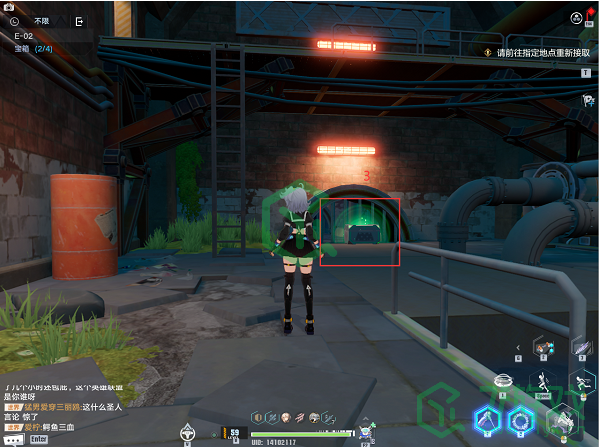Click the exit instance door icon
Viewport: 601px width, 447px height.
click(79, 20)
